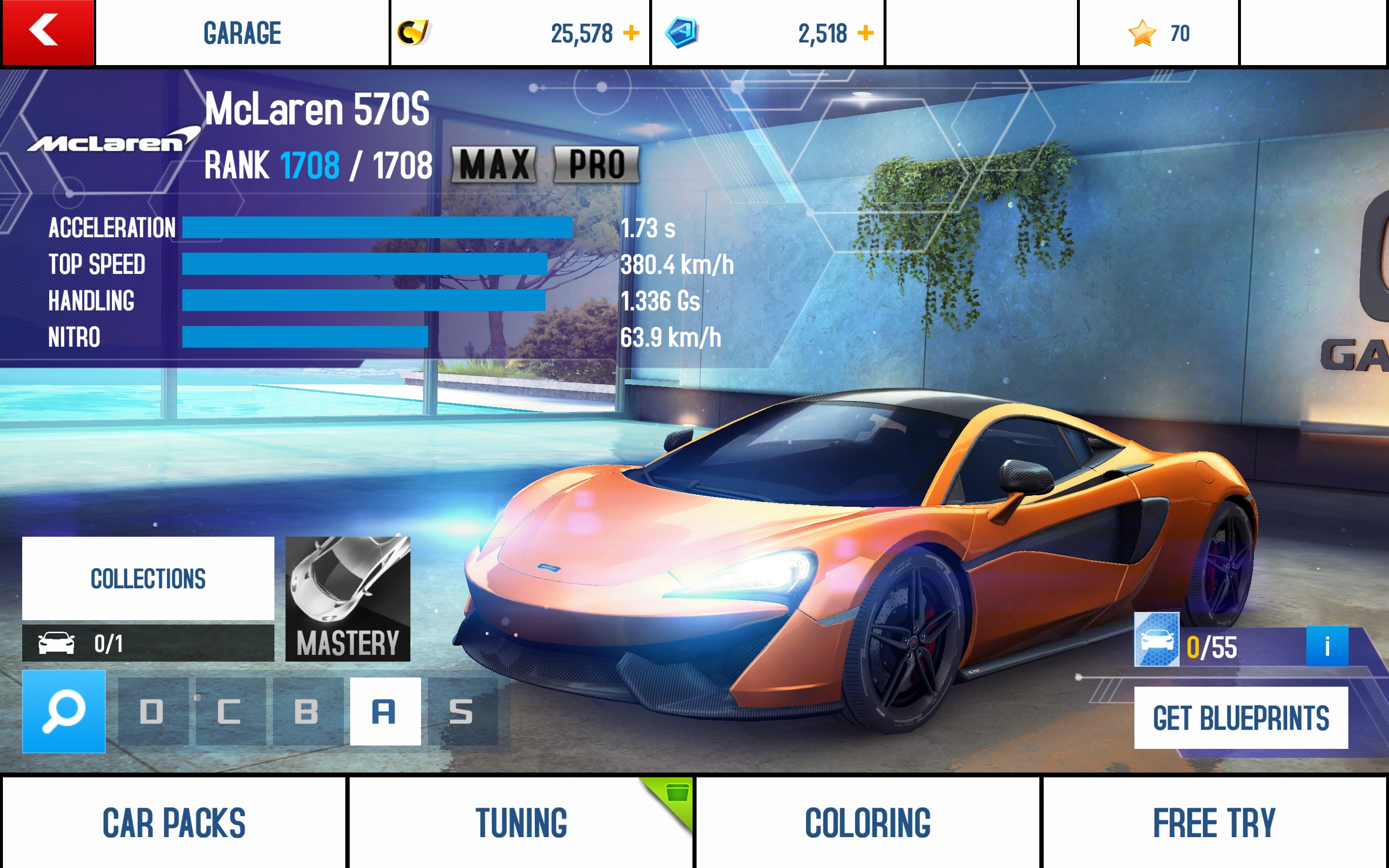
Task: Show blueprint info with the i button
Action: point(1326,646)
